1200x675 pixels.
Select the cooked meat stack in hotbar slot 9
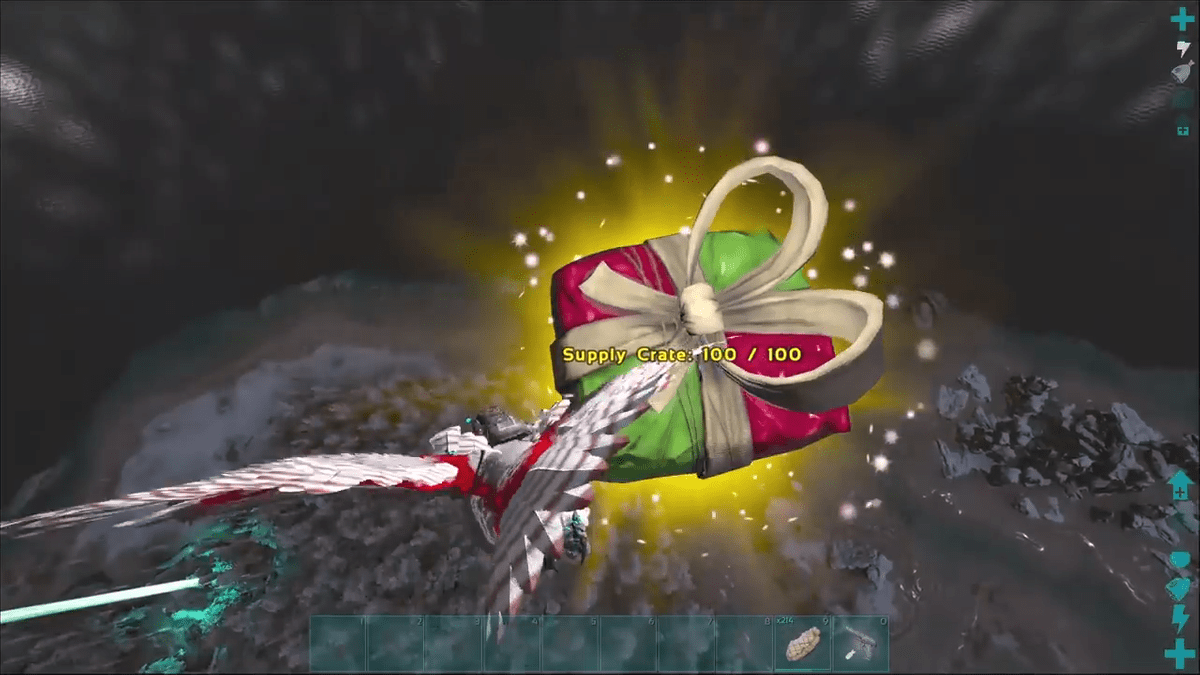point(803,644)
